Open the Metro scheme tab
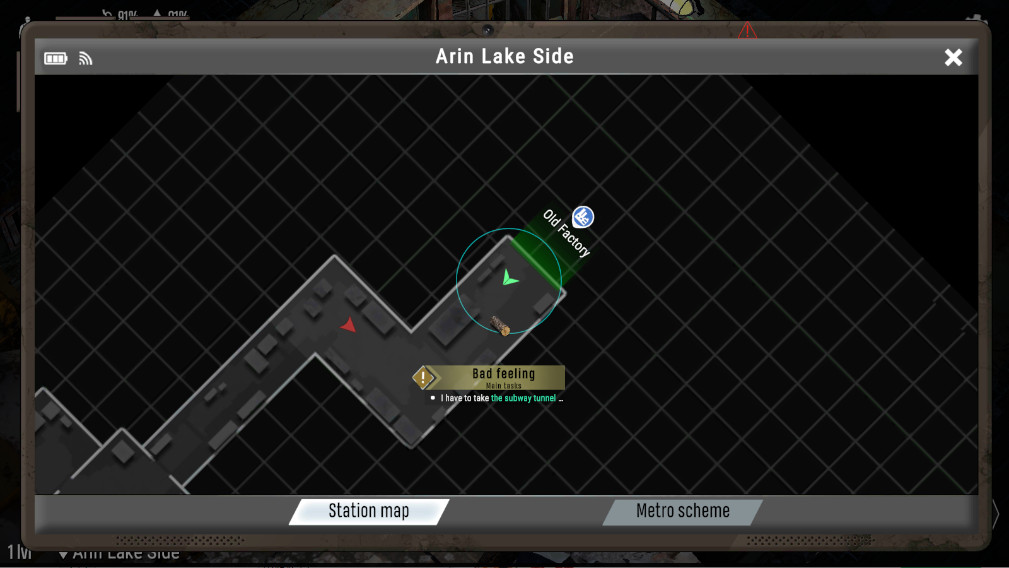The height and width of the screenshot is (568, 1009). pyautogui.click(x=682, y=511)
